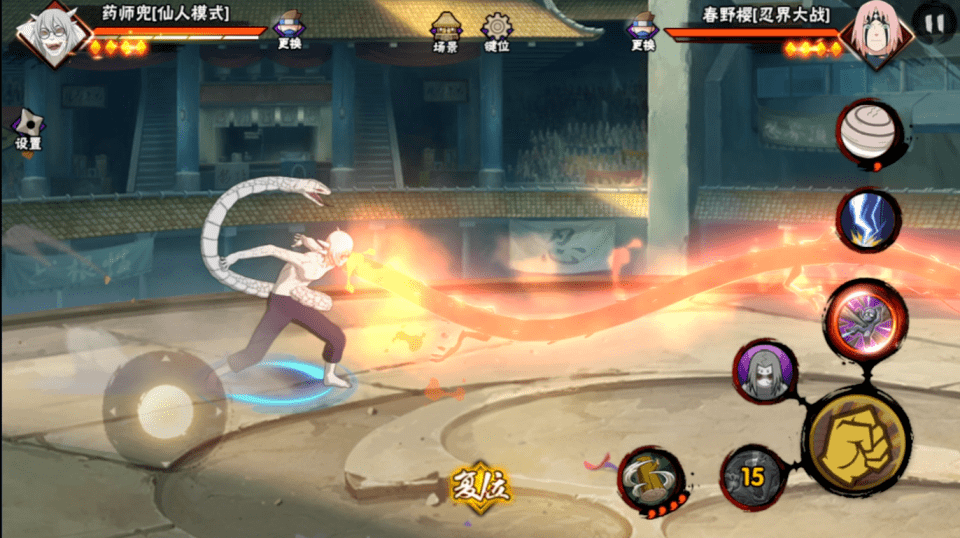Click 更换 to swap the 药师兜 player character
This screenshot has width=960, height=538.
click(x=289, y=31)
